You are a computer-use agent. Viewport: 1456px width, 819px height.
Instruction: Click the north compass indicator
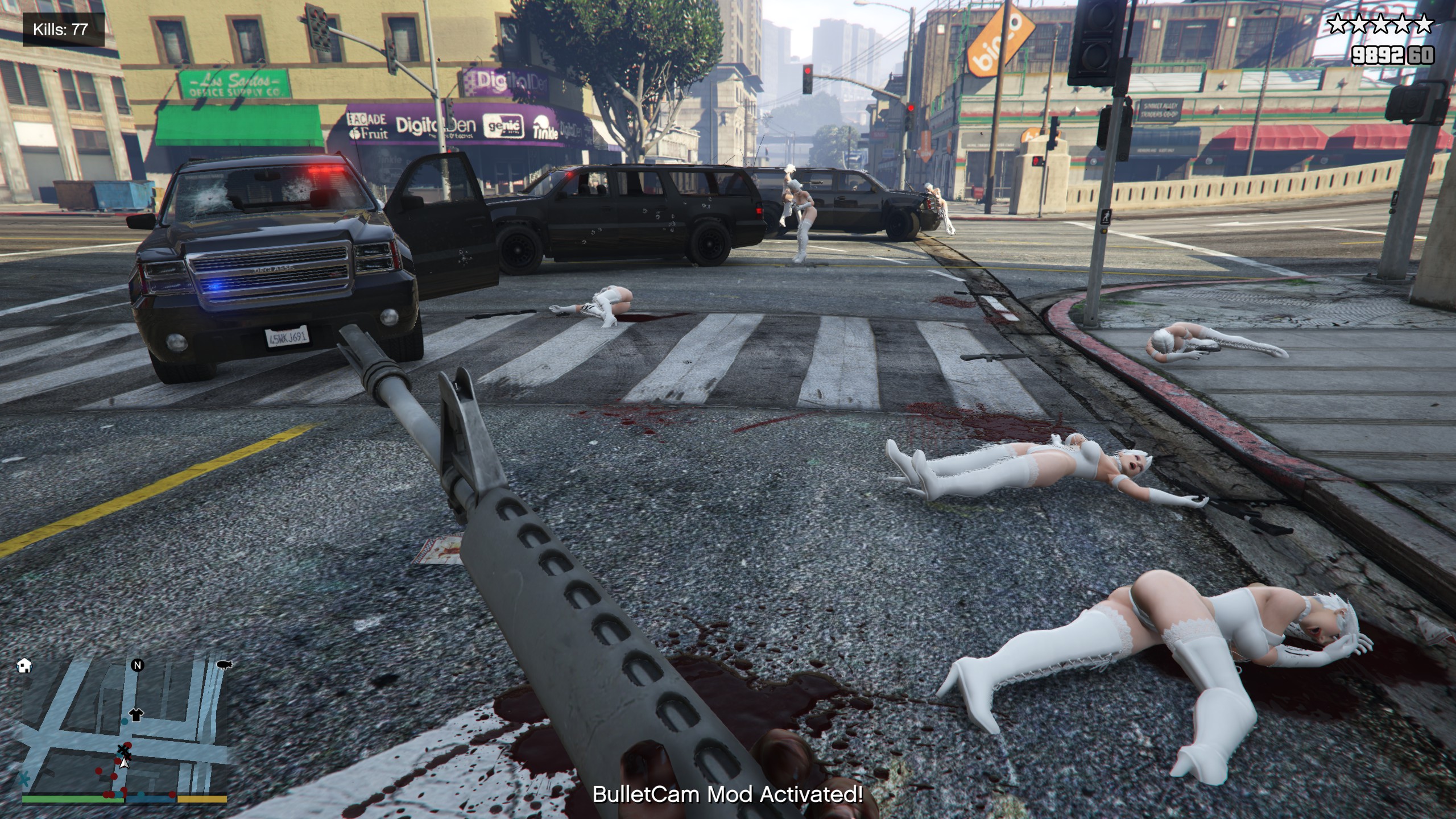pyautogui.click(x=137, y=665)
